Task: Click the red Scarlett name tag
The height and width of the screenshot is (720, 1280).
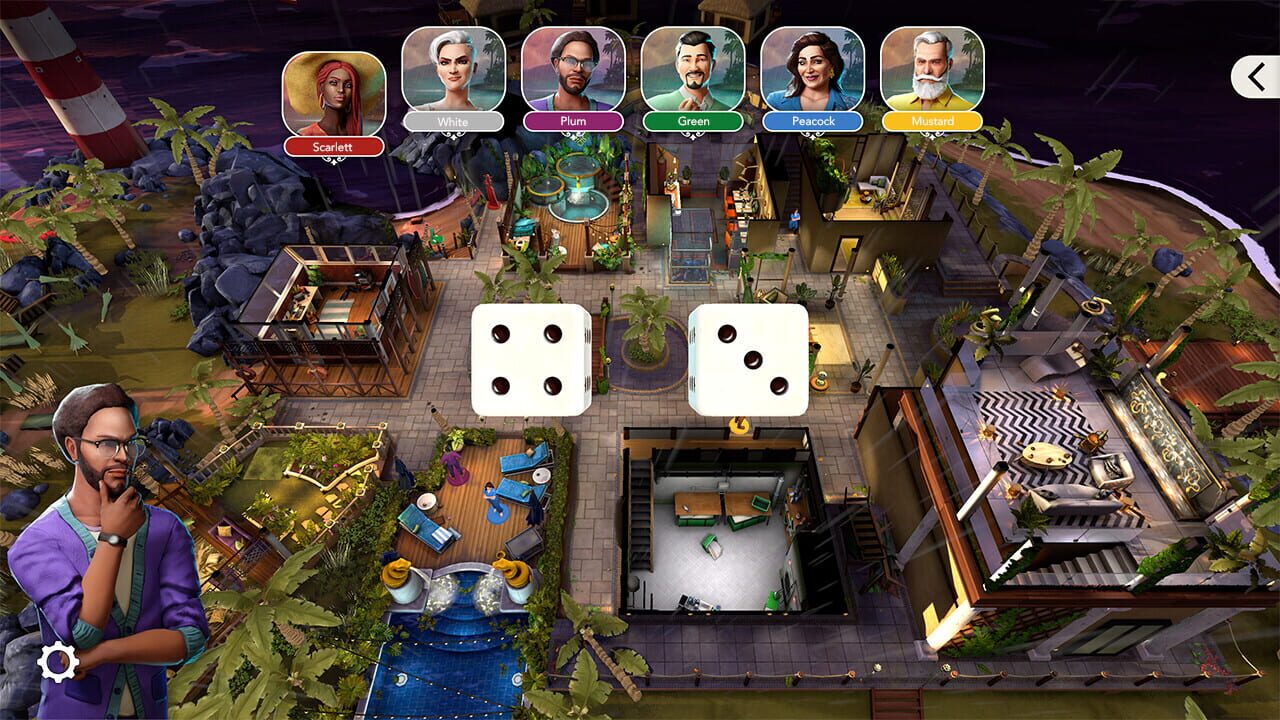Action: click(x=336, y=145)
